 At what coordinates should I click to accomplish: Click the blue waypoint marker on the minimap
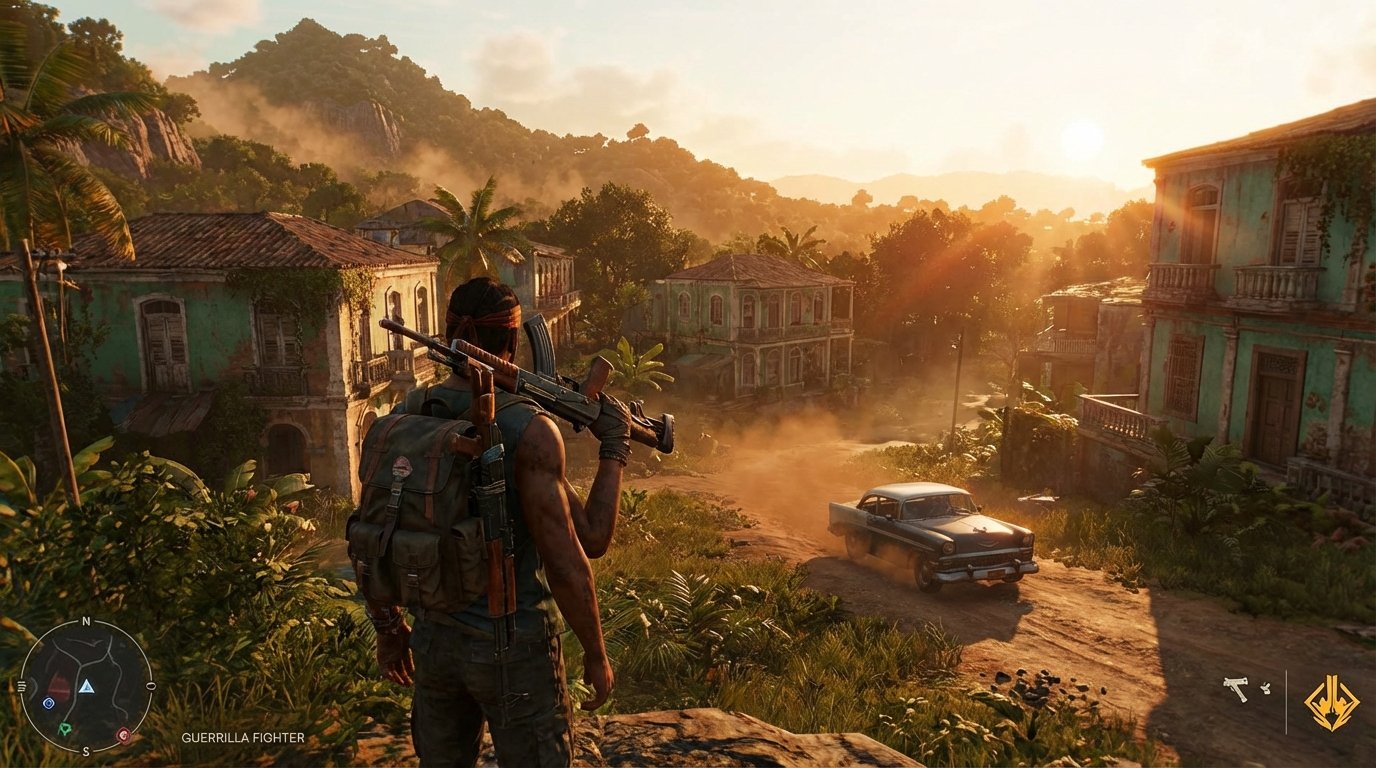pyautogui.click(x=49, y=703)
